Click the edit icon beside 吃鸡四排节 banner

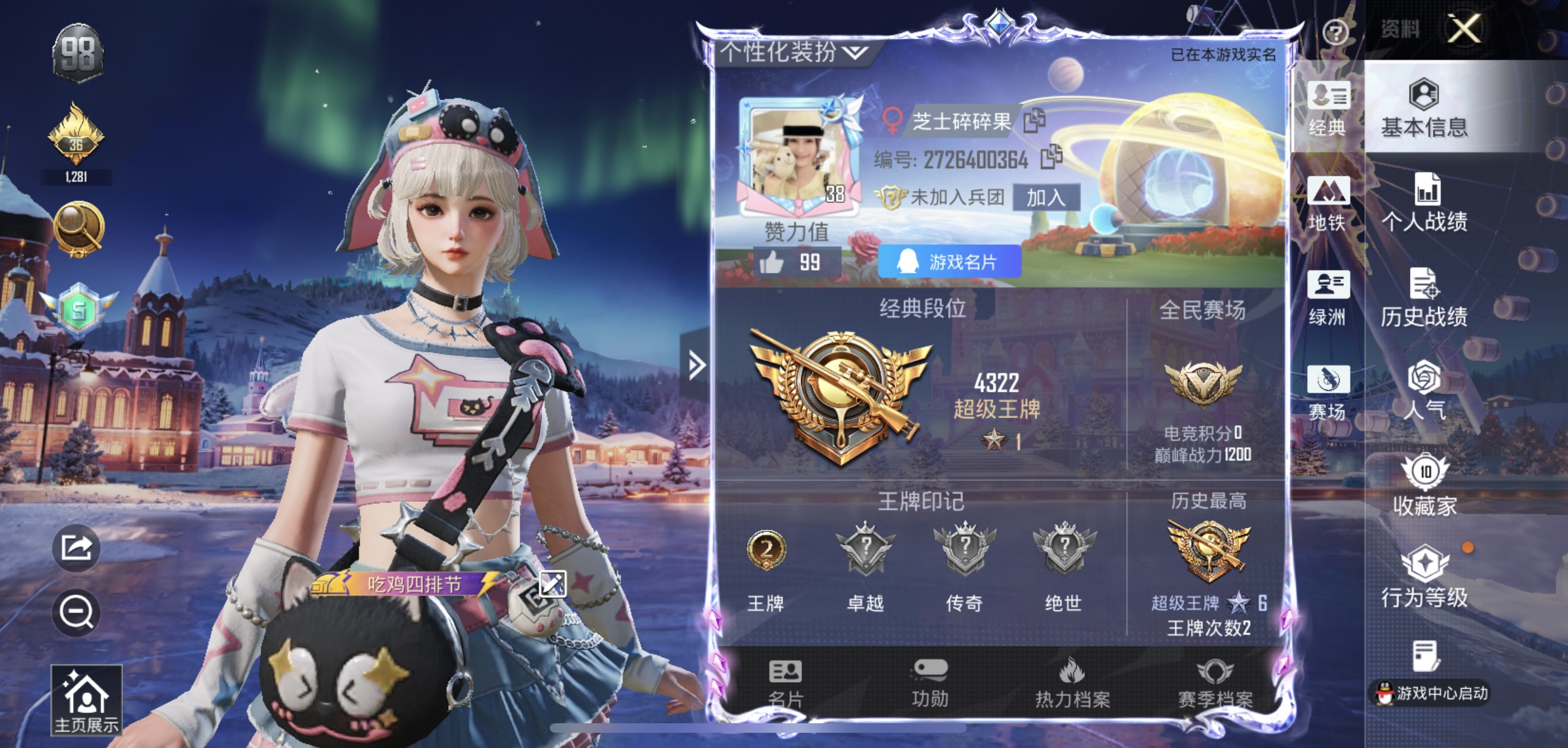552,586
